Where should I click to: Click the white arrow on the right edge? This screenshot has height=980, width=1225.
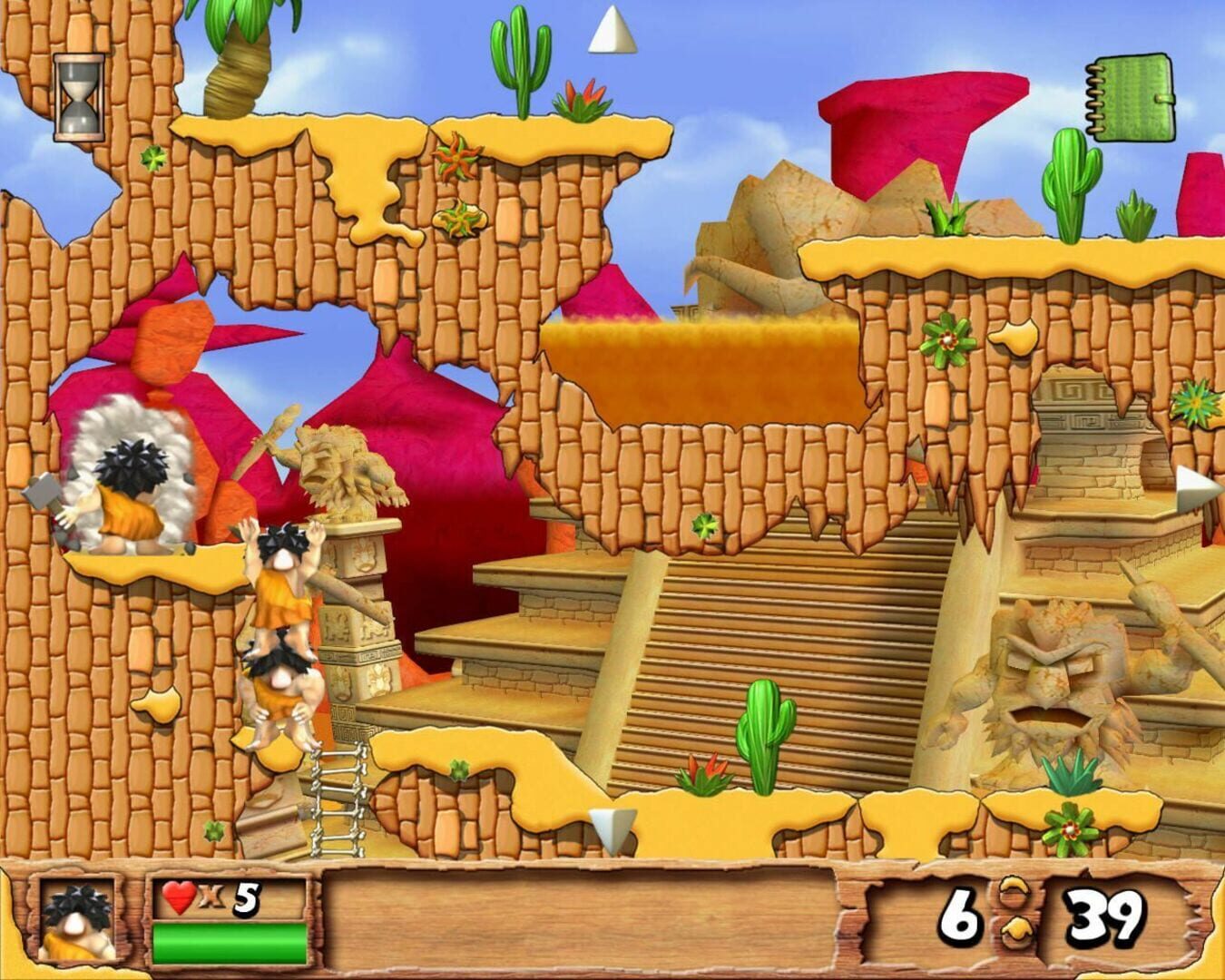pos(1193,482)
